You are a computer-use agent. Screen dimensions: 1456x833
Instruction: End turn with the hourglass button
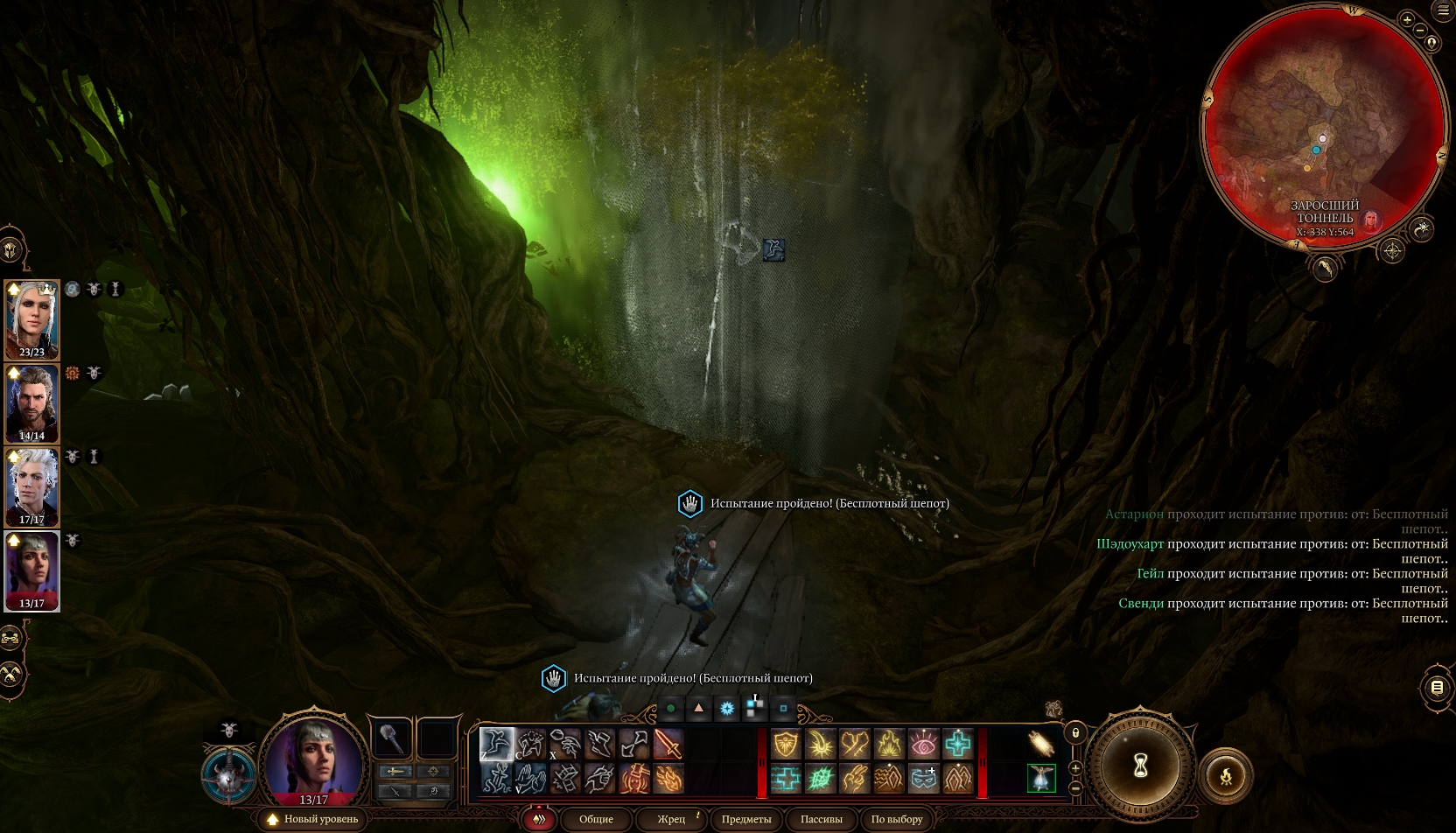click(x=1141, y=767)
